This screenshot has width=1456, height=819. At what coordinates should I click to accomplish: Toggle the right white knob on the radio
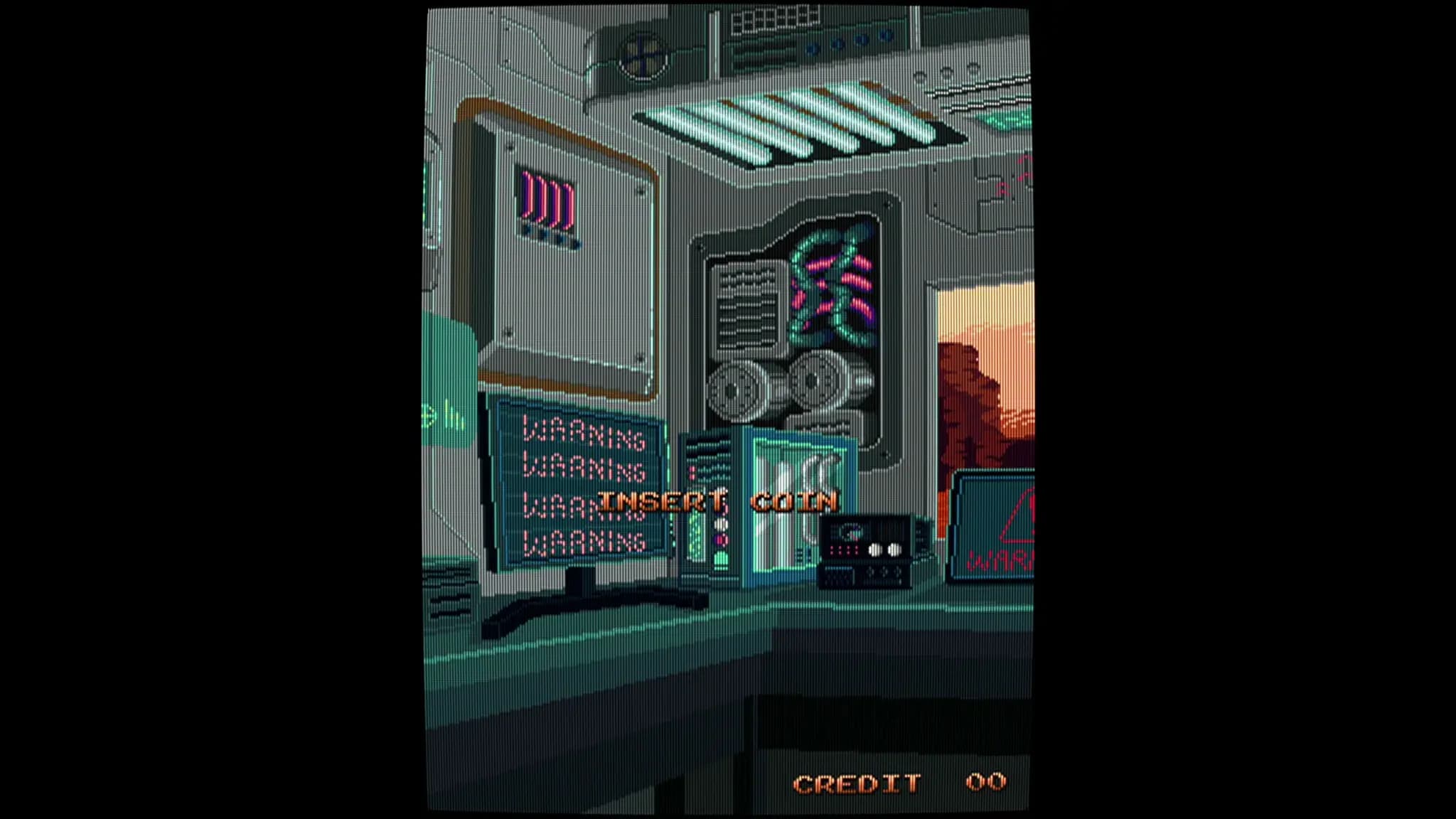[894, 550]
